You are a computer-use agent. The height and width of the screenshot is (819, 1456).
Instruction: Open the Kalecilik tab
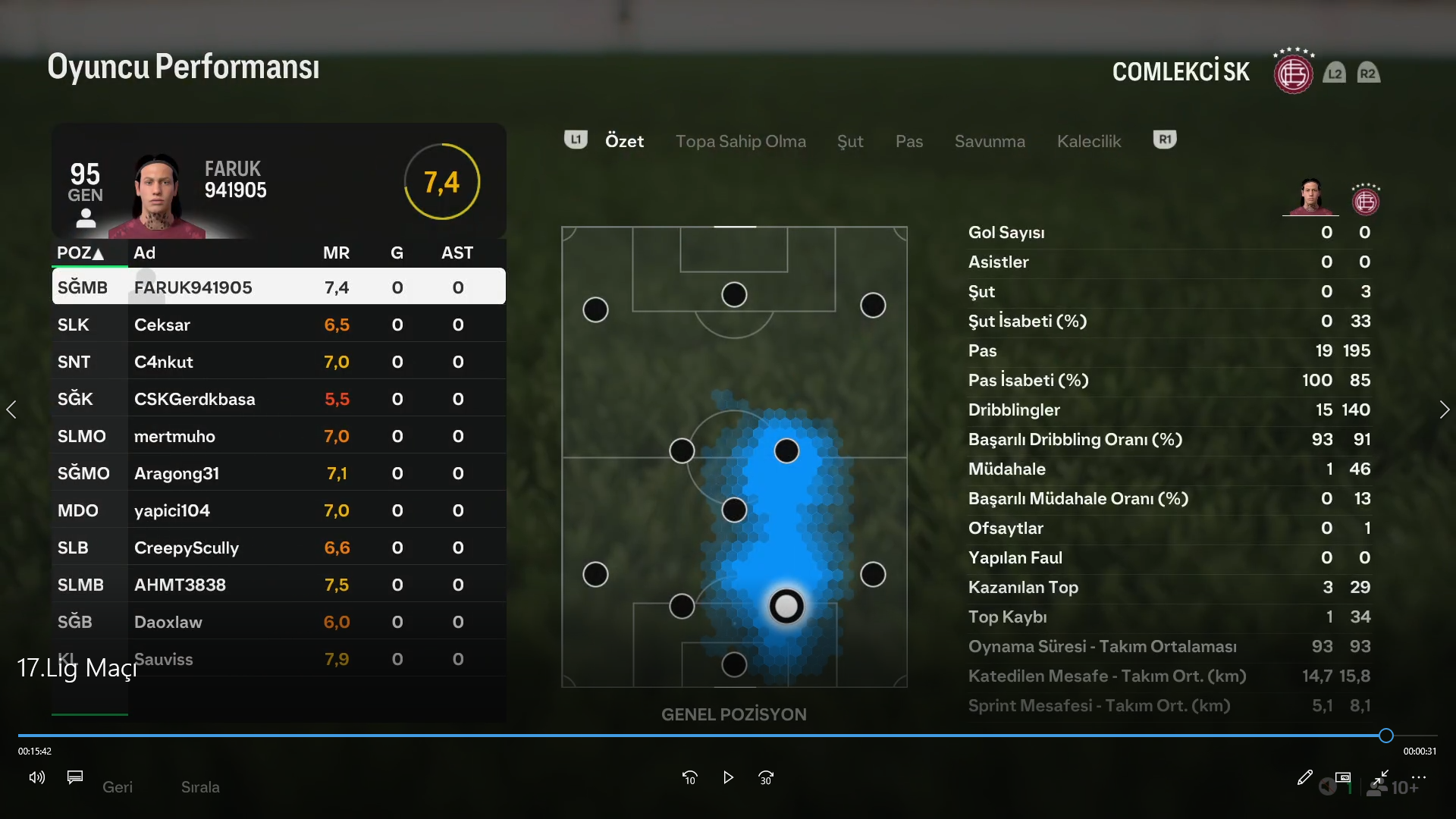pyautogui.click(x=1089, y=141)
